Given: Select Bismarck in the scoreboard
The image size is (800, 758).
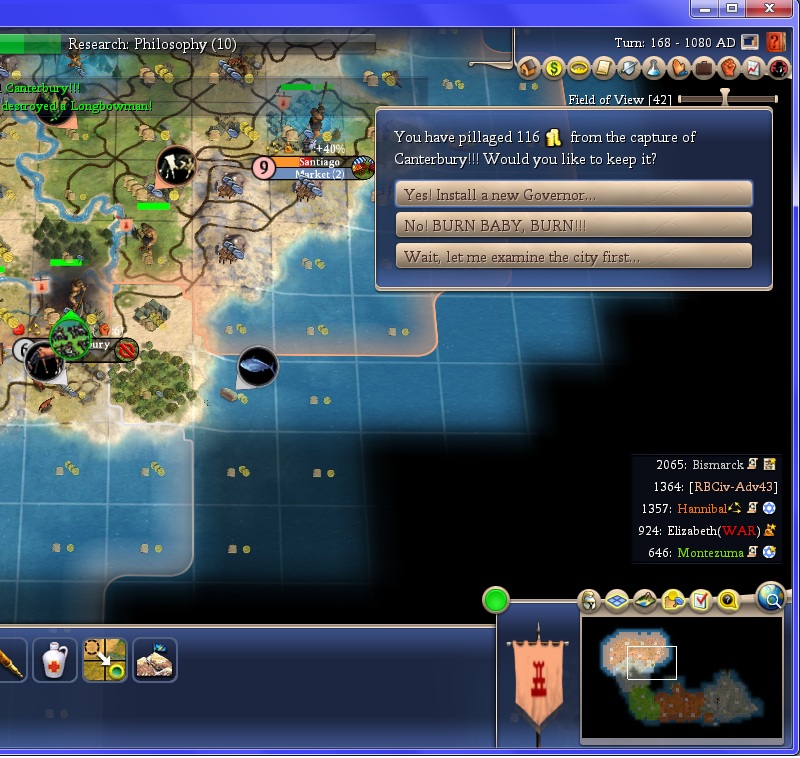Looking at the screenshot, I should 718,465.
